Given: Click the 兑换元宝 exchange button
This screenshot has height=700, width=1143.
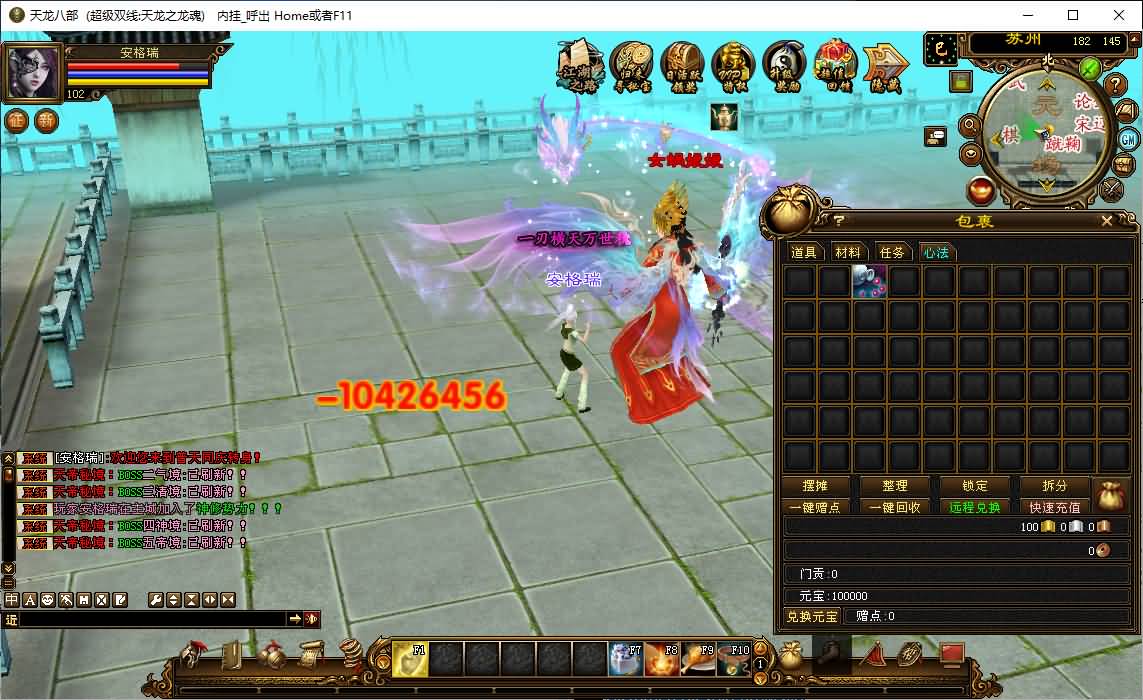Looking at the screenshot, I should tap(811, 616).
